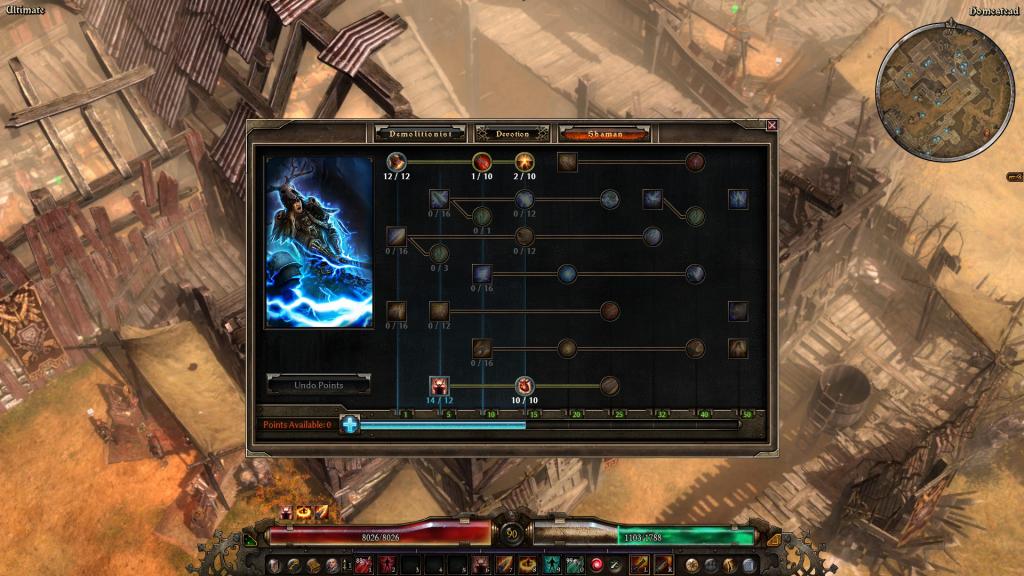Activate the fiery ring skill in slot 8
The width and height of the screenshot is (1024, 576).
[x=529, y=565]
